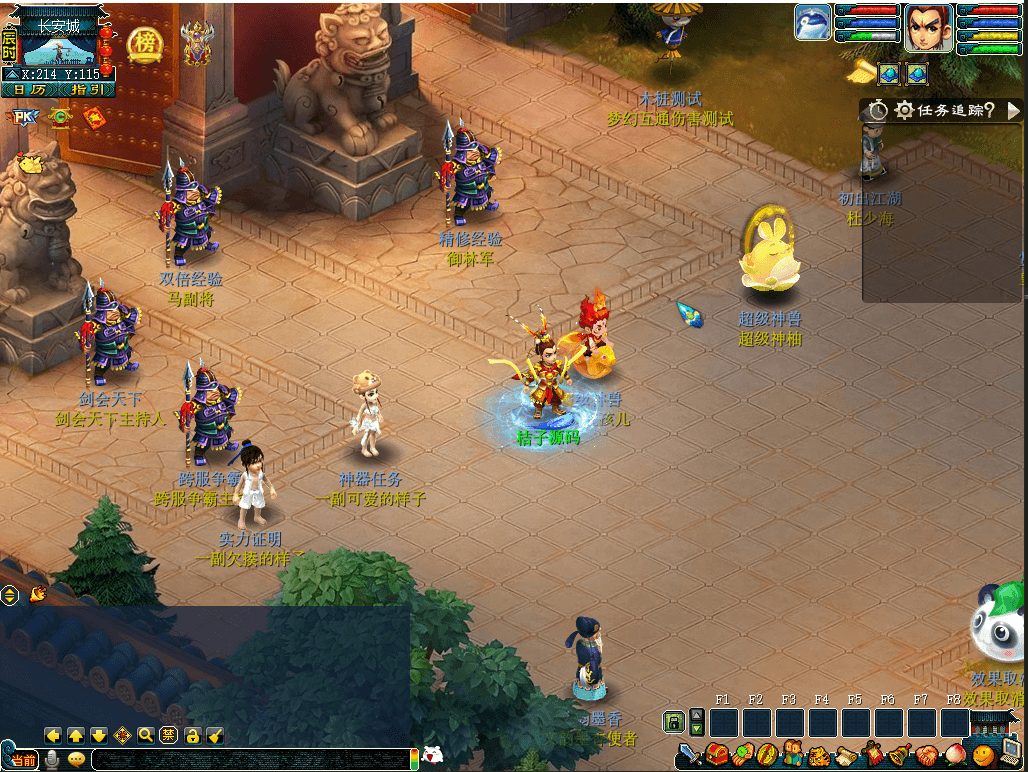Toggle the green hotbar lock button

tap(674, 721)
